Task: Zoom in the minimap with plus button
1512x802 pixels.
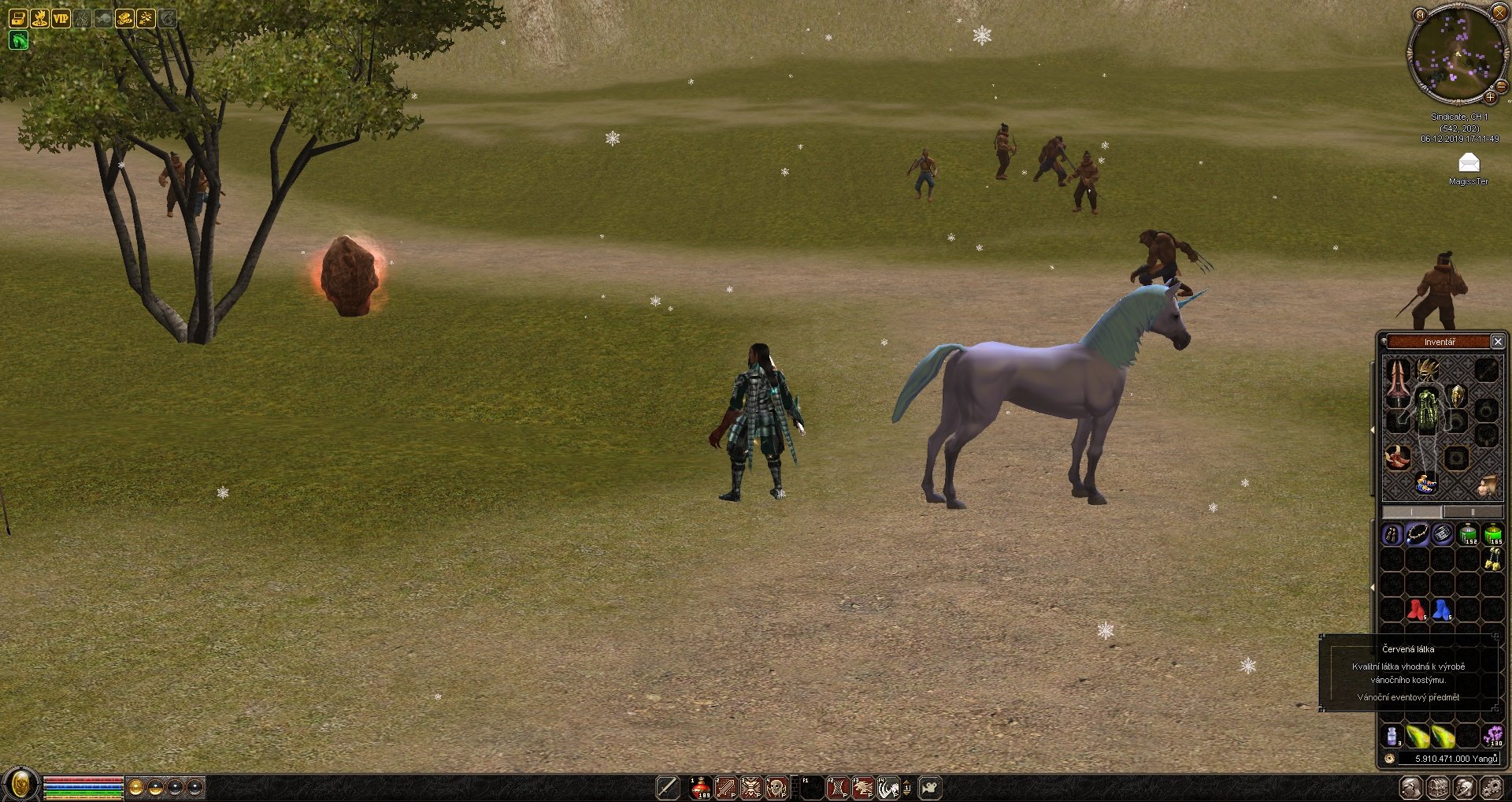Action: tap(1490, 97)
